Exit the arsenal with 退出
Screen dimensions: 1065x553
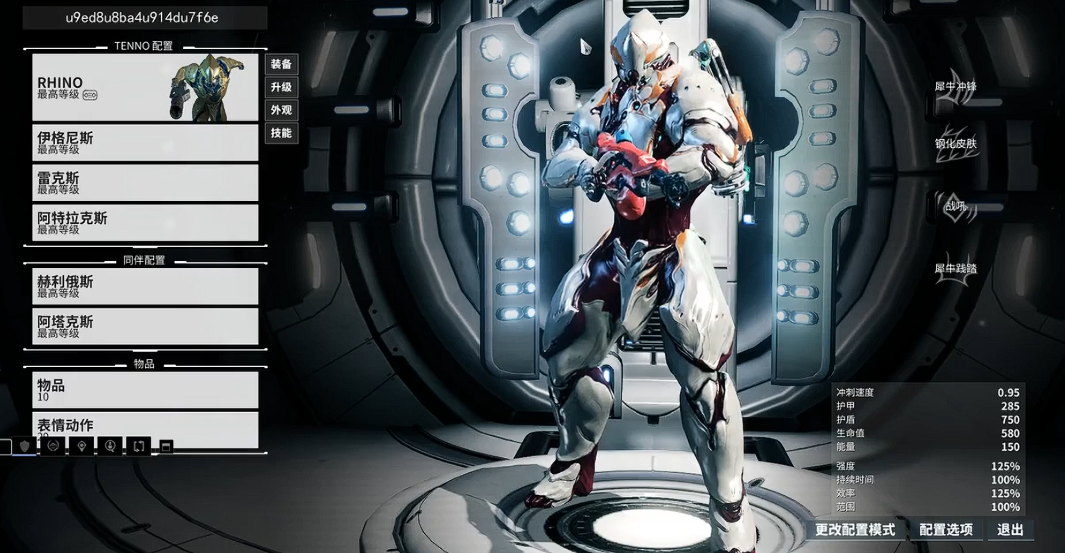tap(1010, 530)
